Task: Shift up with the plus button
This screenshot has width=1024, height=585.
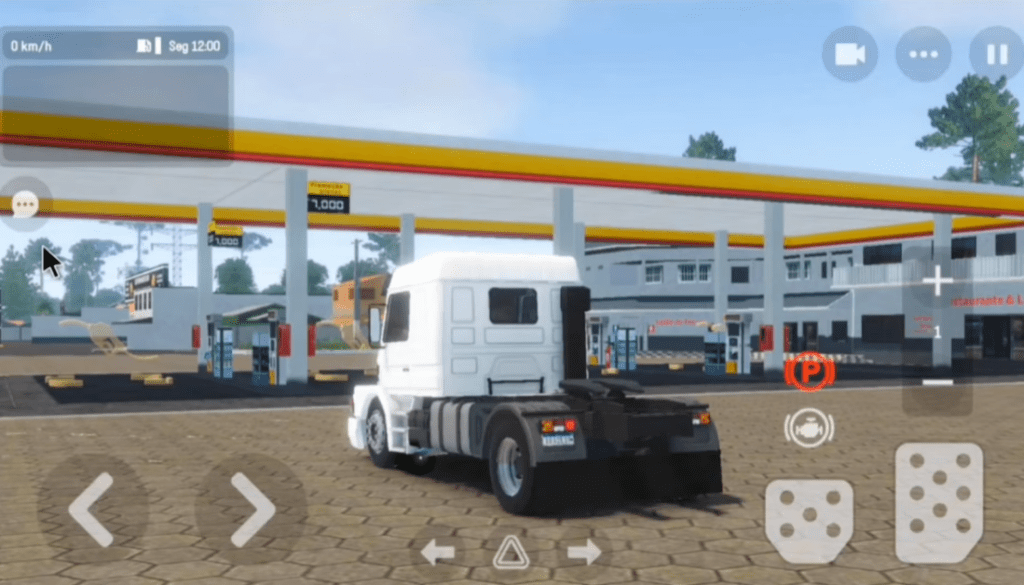Action: 937,282
